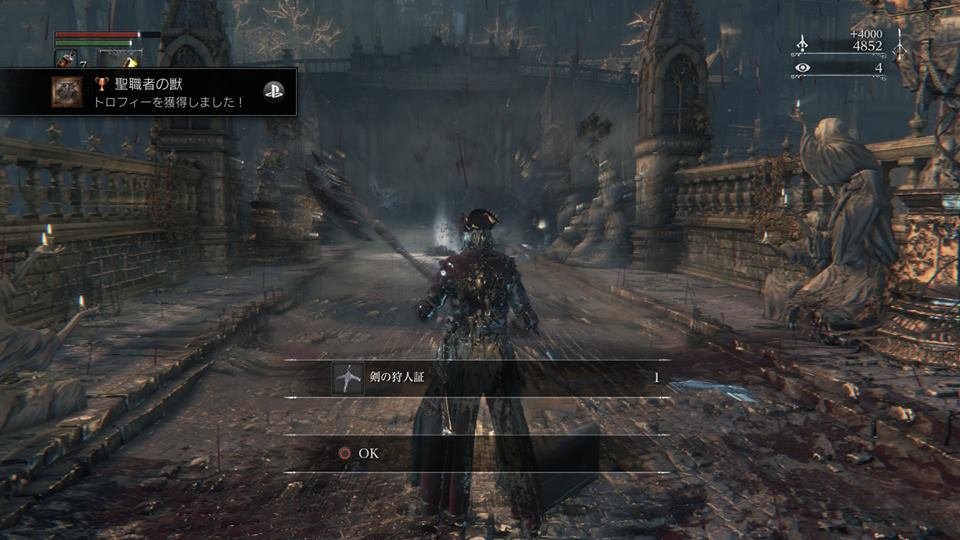Select the 剣の狩人証 item row

point(478,379)
